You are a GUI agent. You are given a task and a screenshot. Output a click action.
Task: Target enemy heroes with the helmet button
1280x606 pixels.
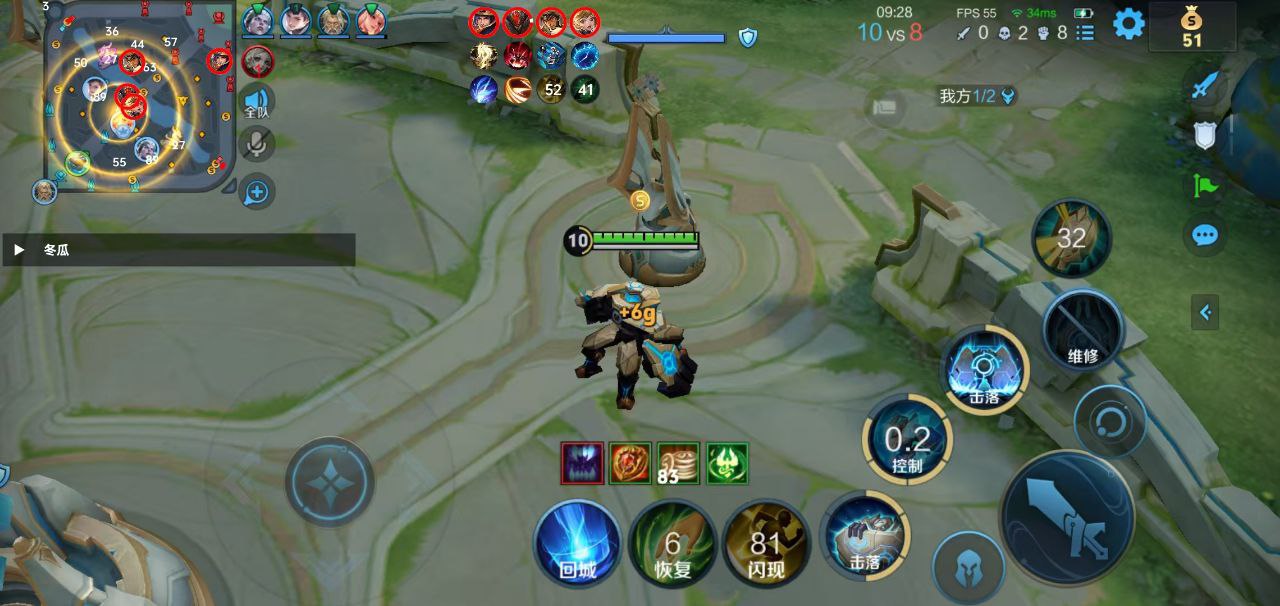[x=967, y=567]
